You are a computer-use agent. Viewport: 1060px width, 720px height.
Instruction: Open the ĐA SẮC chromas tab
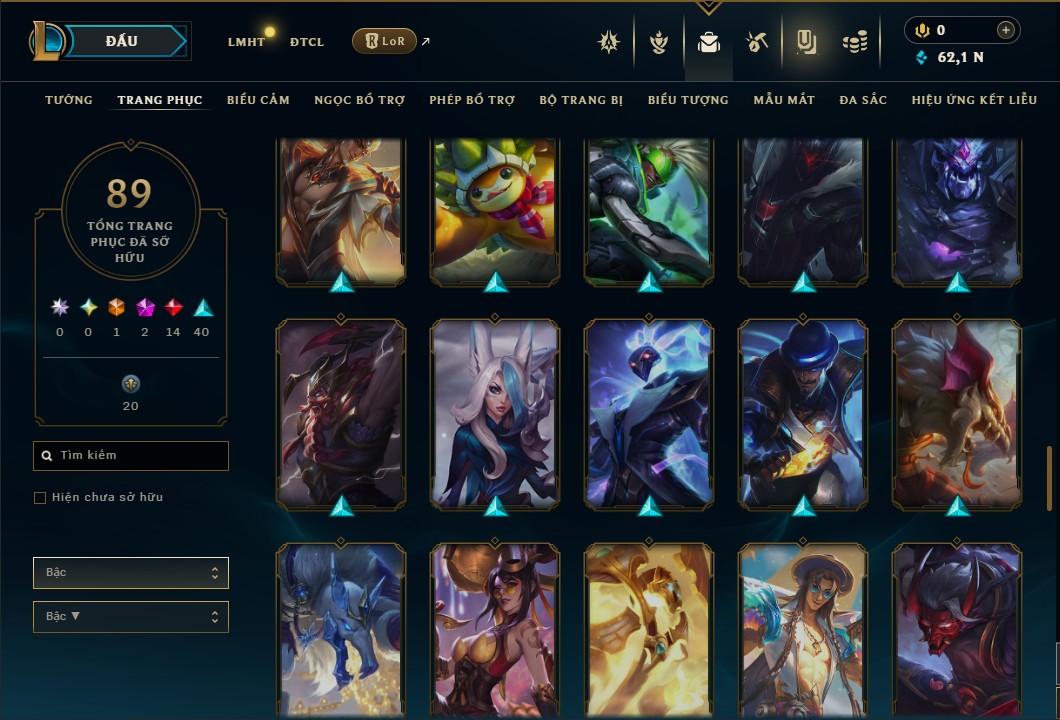pos(863,100)
